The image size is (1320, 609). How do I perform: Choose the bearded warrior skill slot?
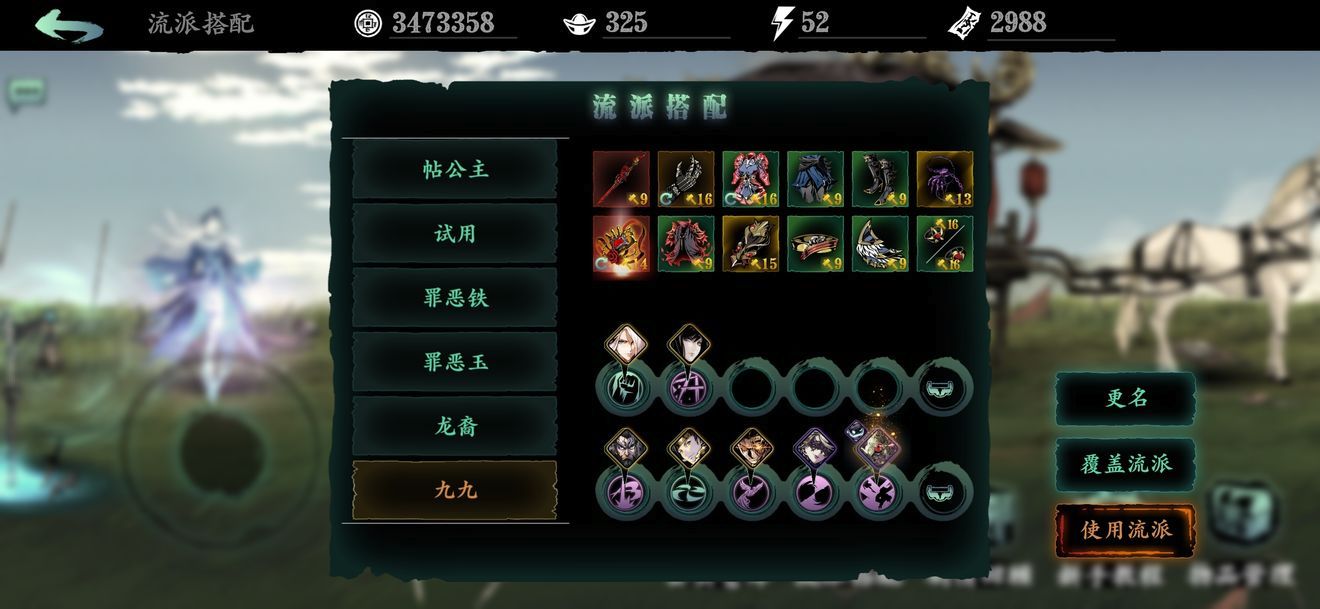(x=626, y=490)
